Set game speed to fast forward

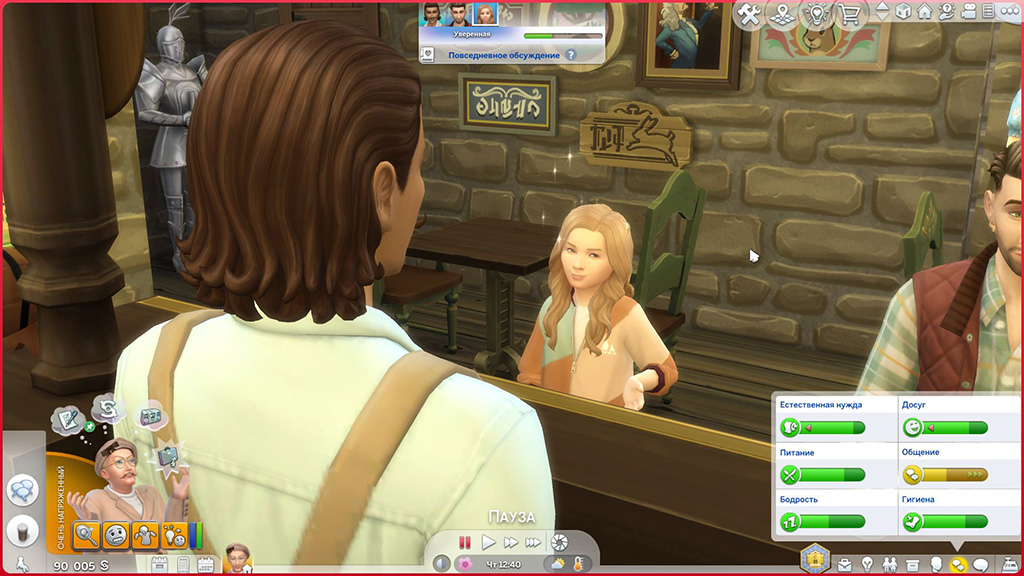pyautogui.click(x=510, y=542)
